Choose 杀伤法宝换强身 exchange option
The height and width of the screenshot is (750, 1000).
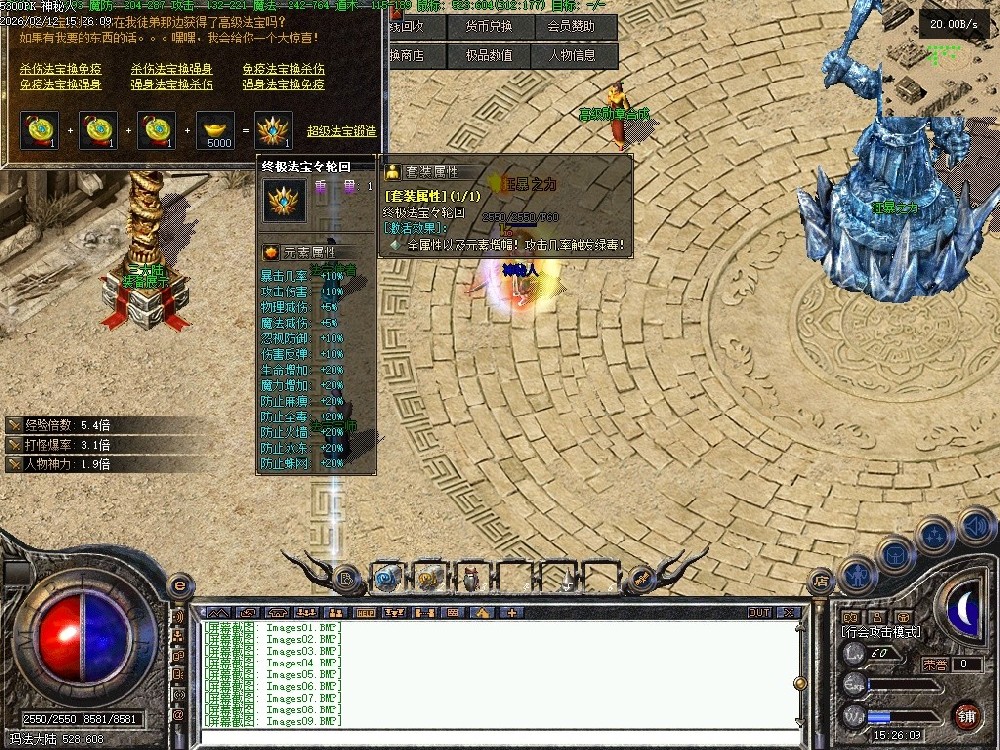(171, 69)
